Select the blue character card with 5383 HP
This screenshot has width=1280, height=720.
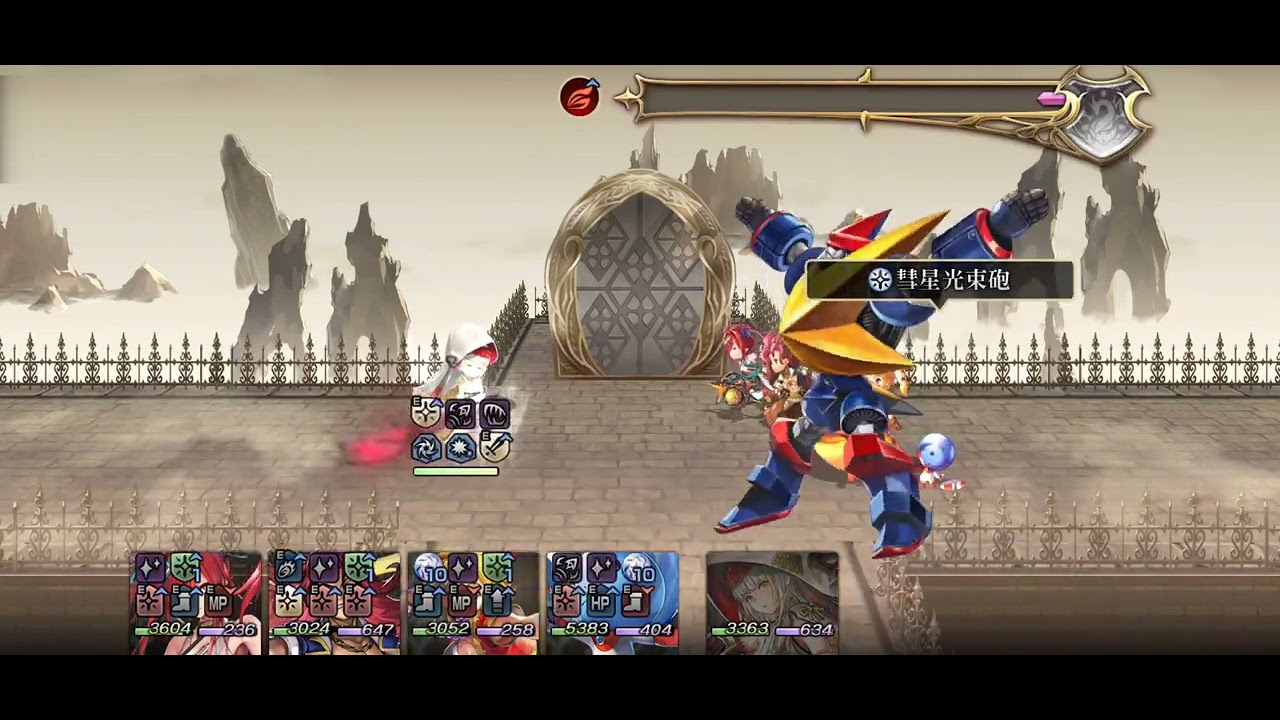tap(612, 603)
